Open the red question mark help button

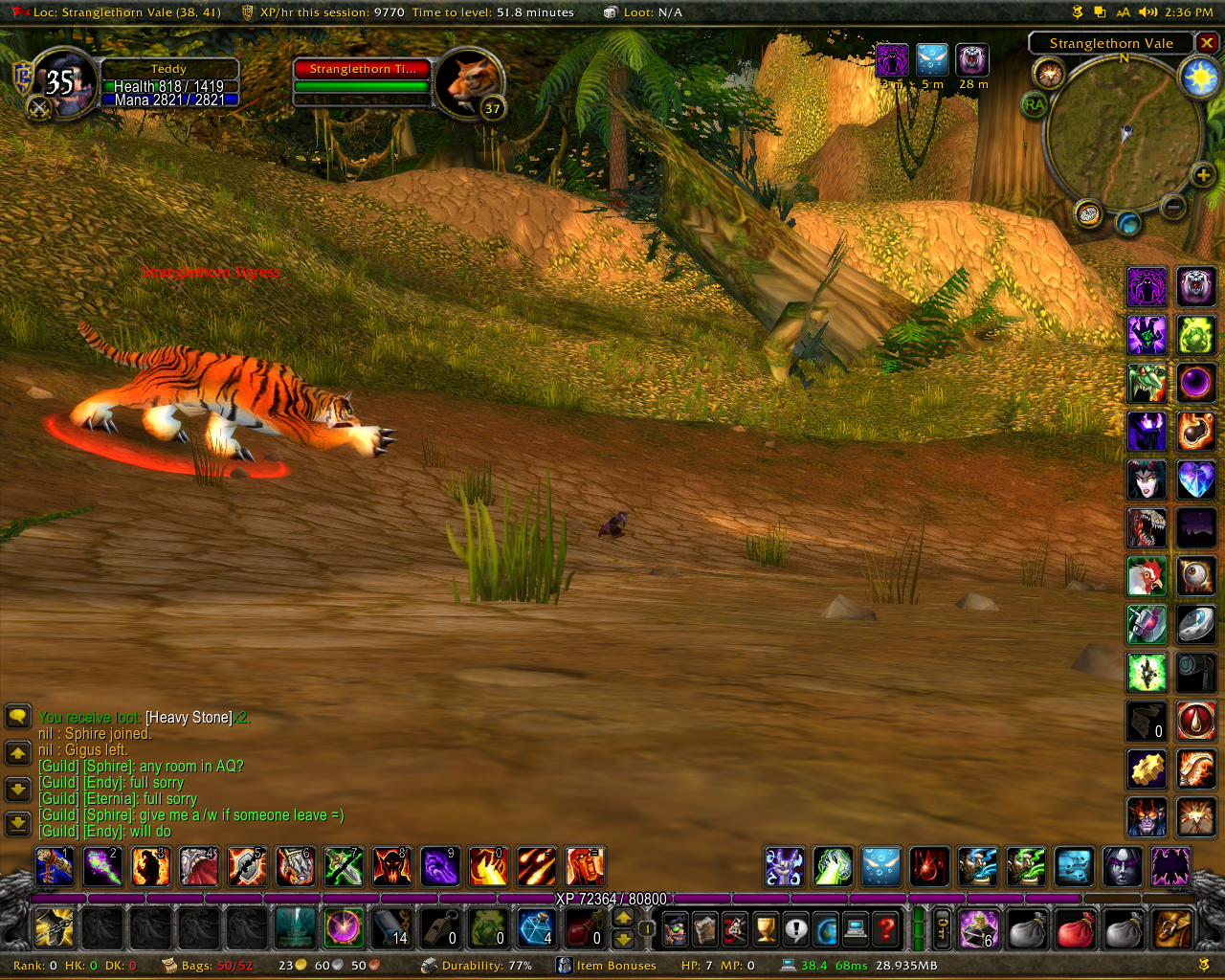887,928
